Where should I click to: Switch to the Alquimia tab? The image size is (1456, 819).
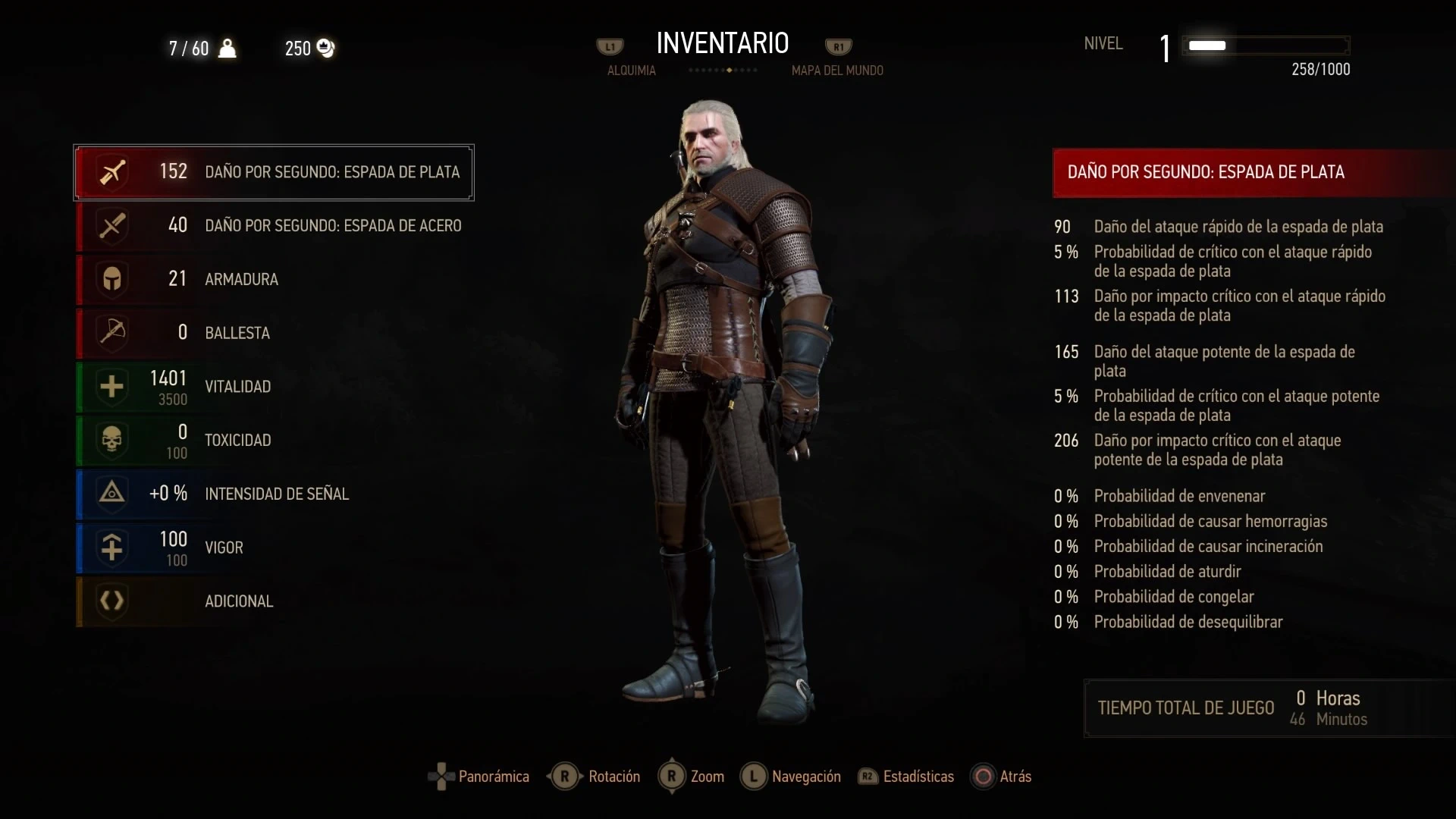pyautogui.click(x=631, y=71)
